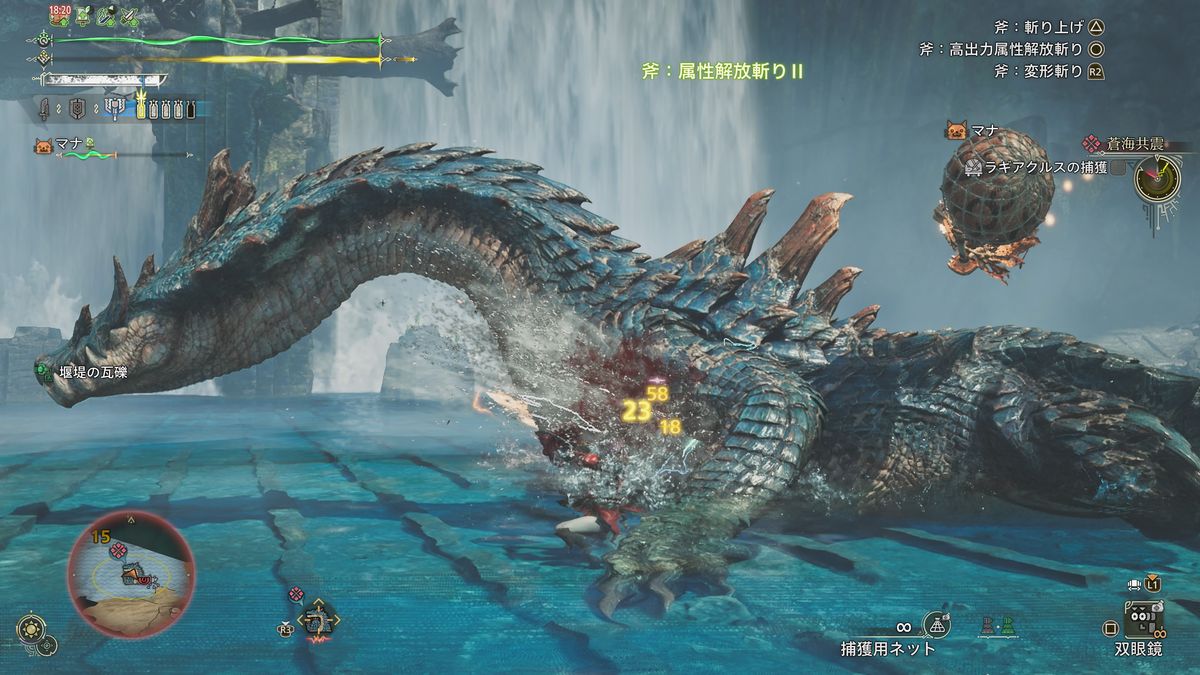Open the 蒼海共震 quest tracker
The height and width of the screenshot is (675, 1200).
pos(1131,145)
